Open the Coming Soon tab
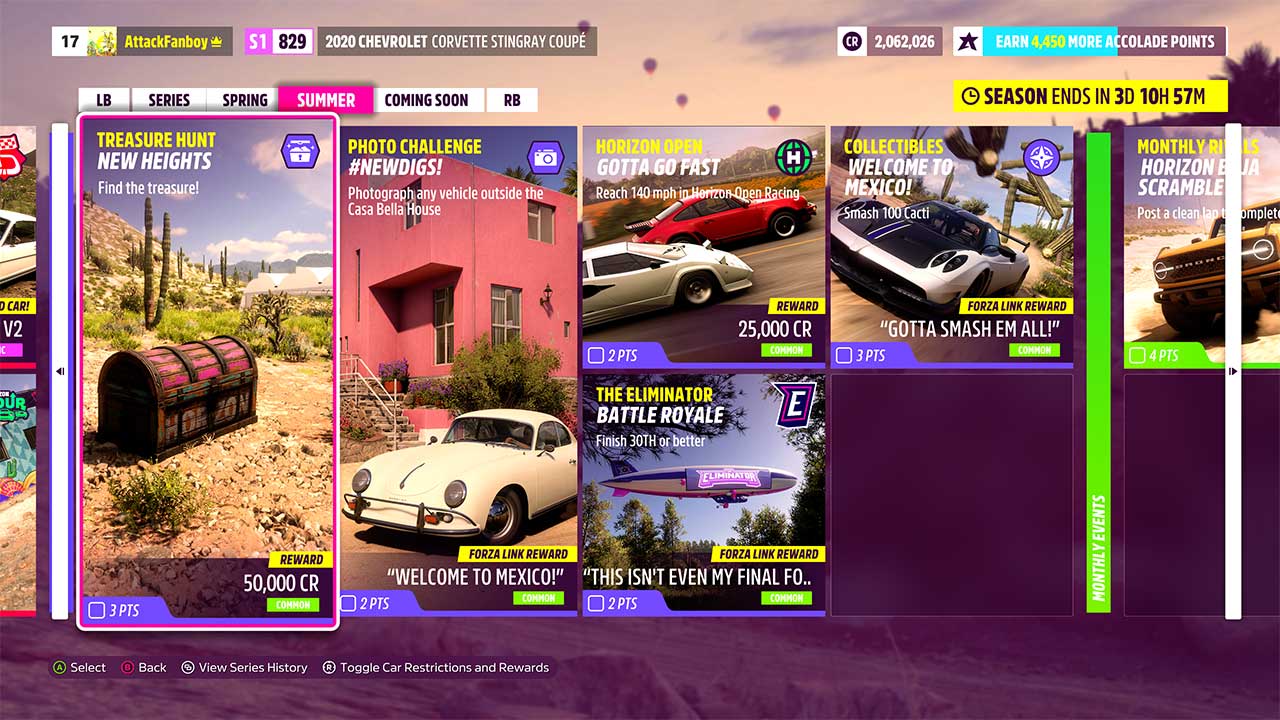 pyautogui.click(x=428, y=99)
